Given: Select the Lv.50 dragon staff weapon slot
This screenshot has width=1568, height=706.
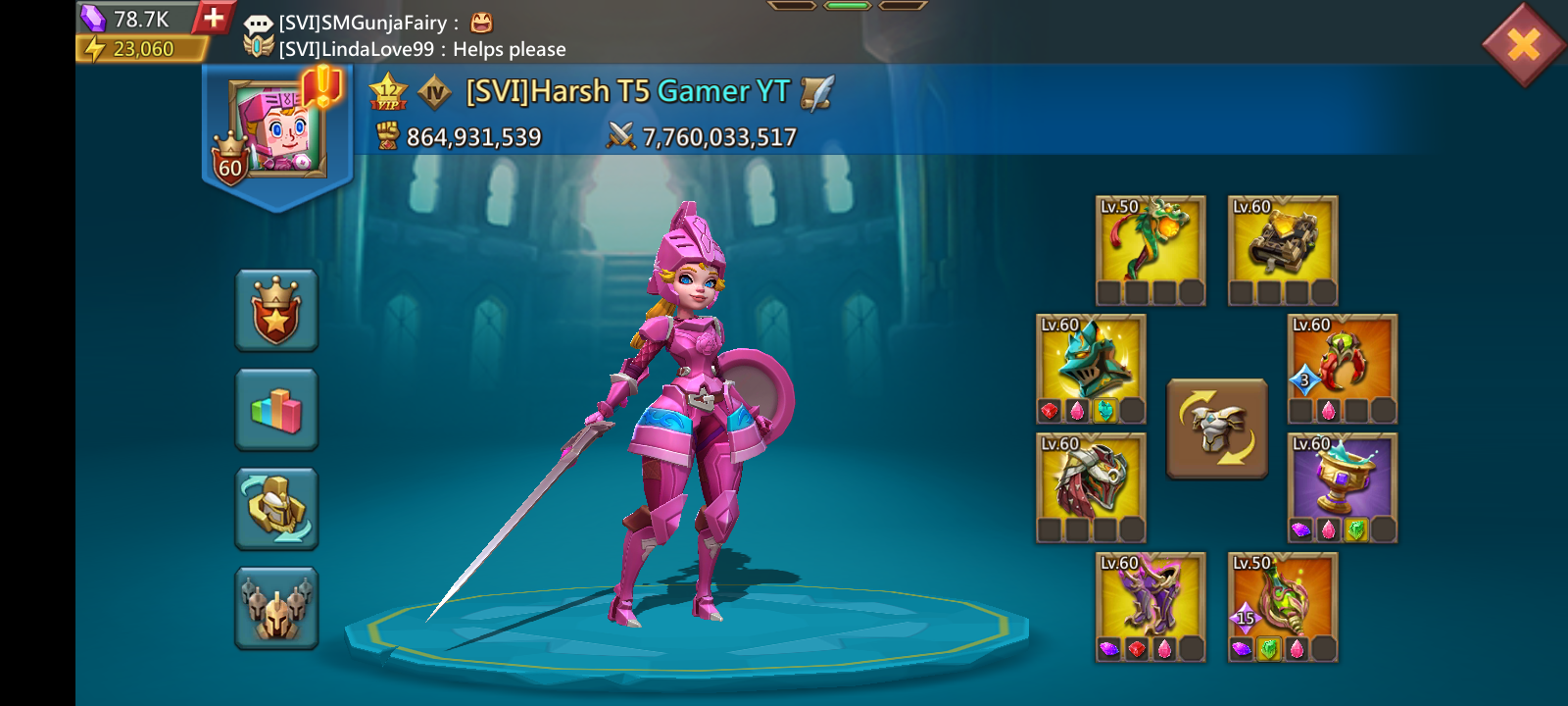Looking at the screenshot, I should click(x=1151, y=250).
